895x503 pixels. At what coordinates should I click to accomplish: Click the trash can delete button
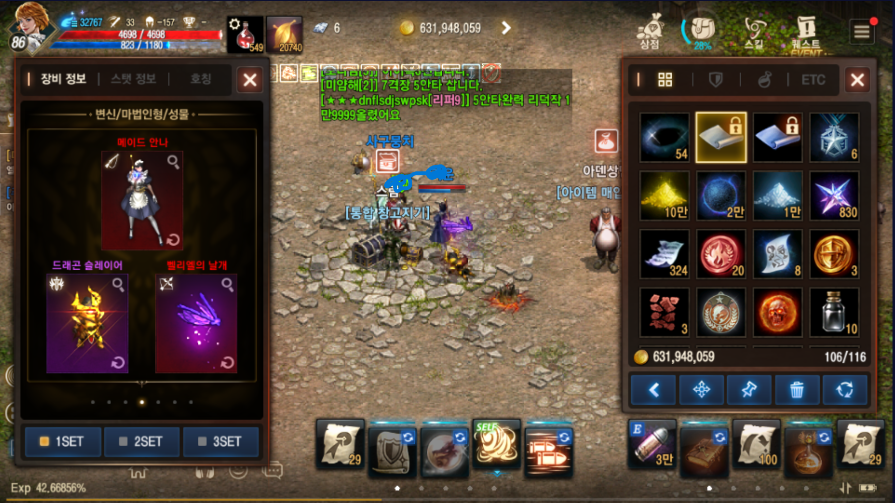tap(797, 389)
